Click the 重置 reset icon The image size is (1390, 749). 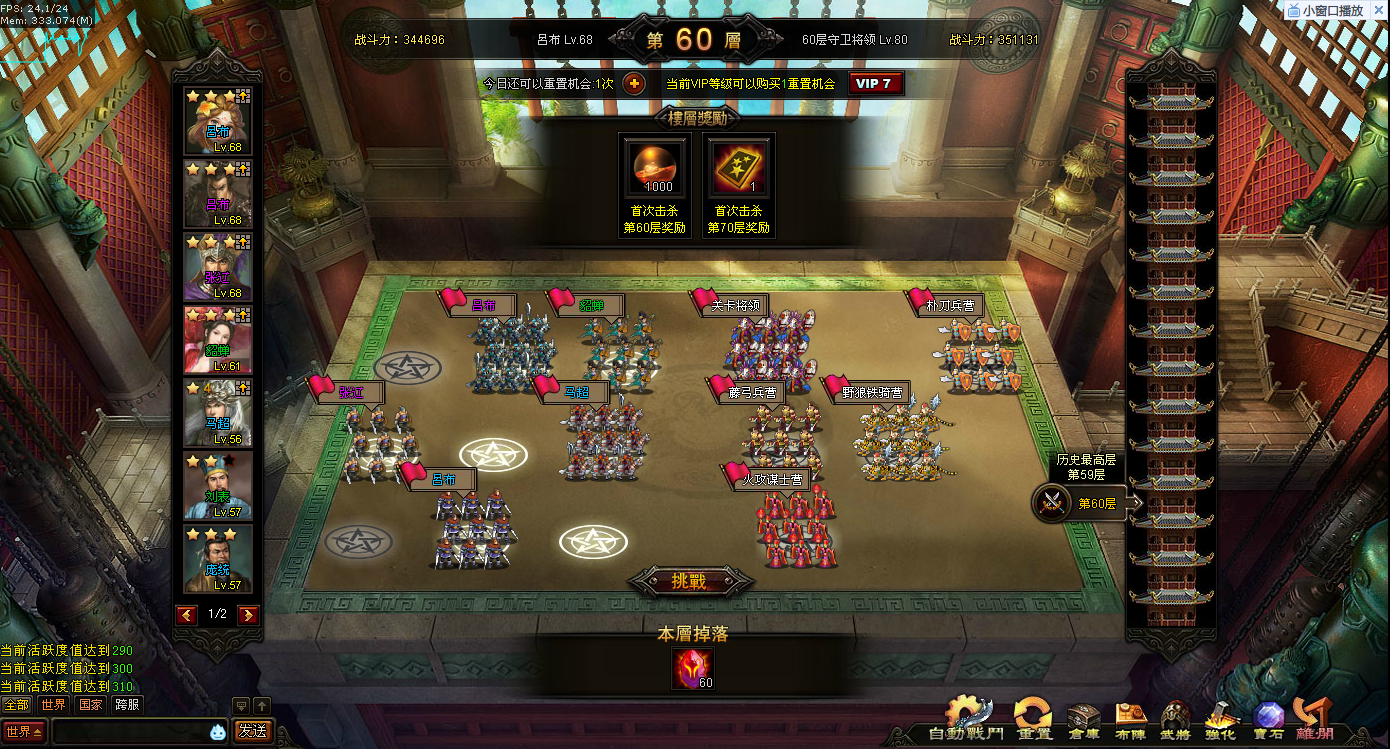coord(1034,720)
